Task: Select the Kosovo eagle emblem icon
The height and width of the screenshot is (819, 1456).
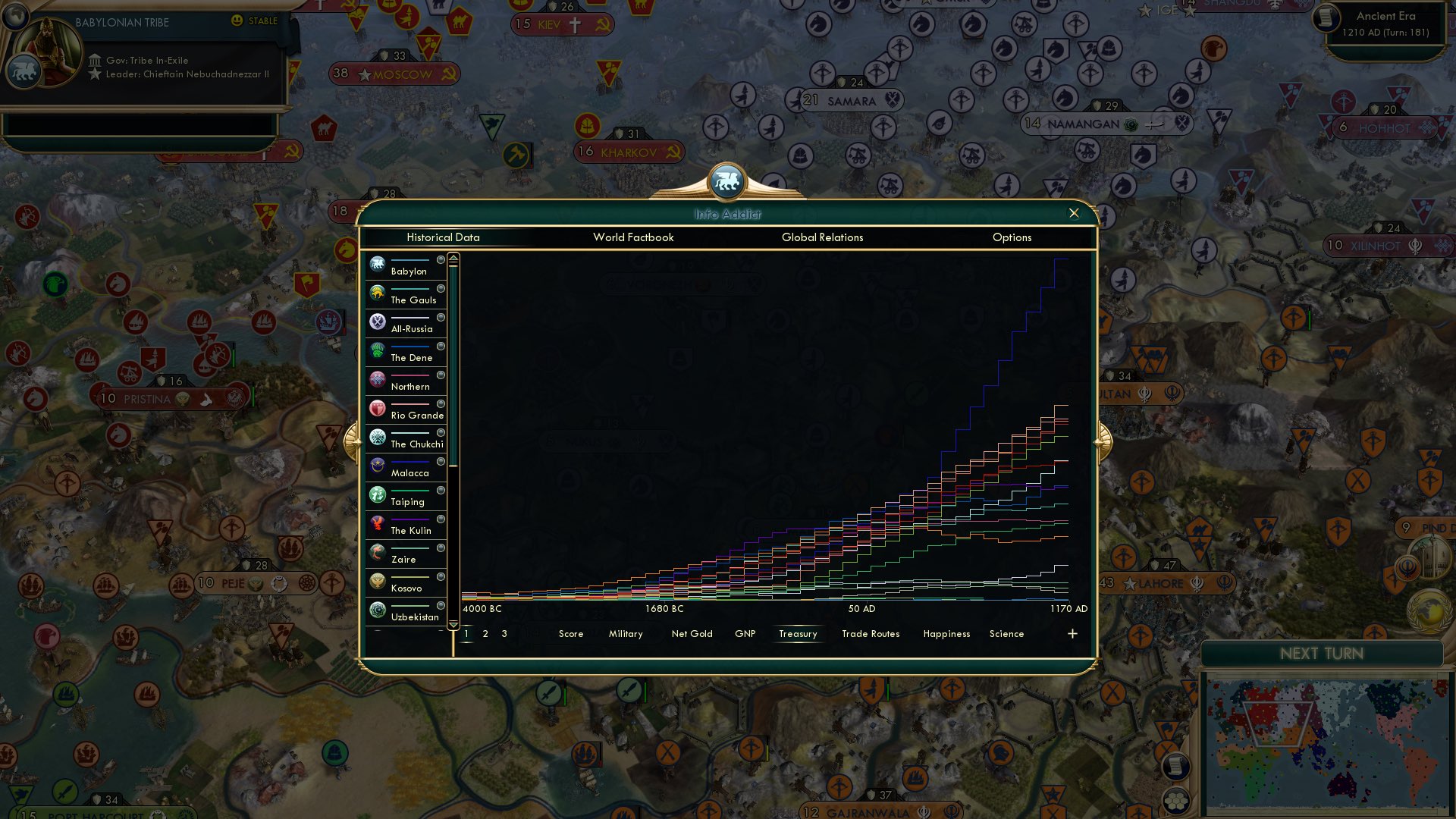Action: (x=377, y=580)
